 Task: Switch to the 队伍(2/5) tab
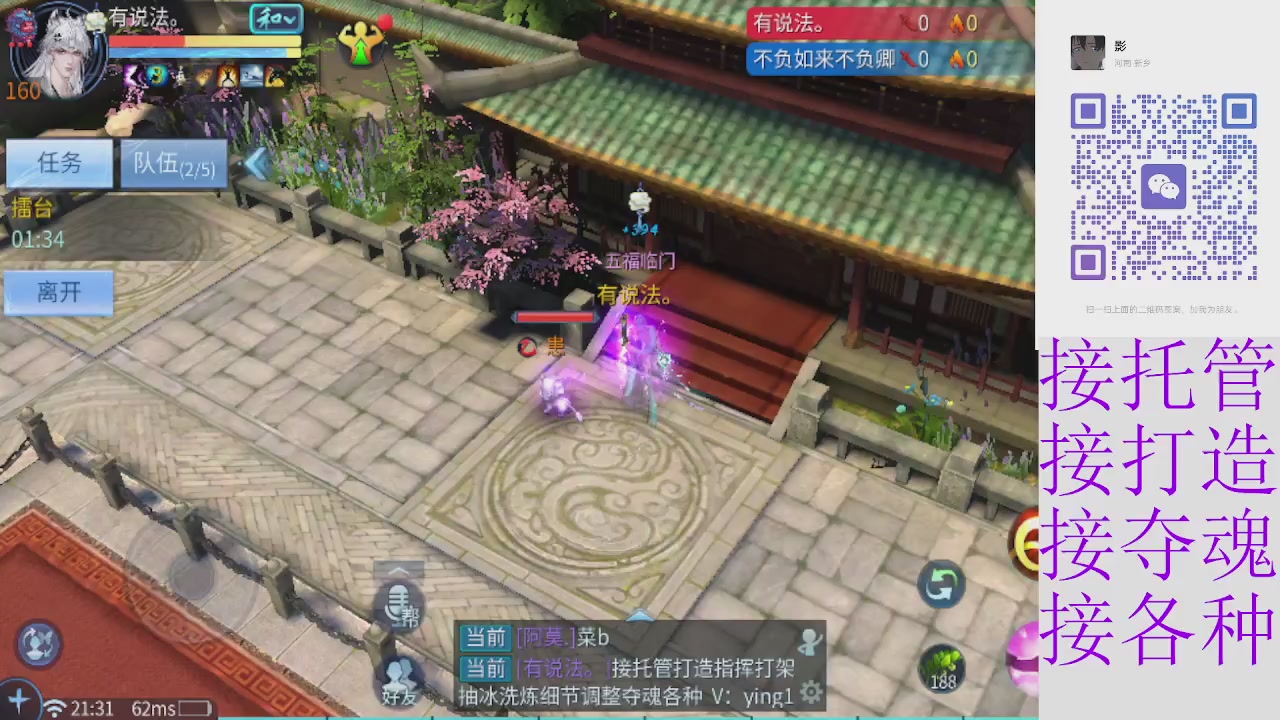(172, 163)
